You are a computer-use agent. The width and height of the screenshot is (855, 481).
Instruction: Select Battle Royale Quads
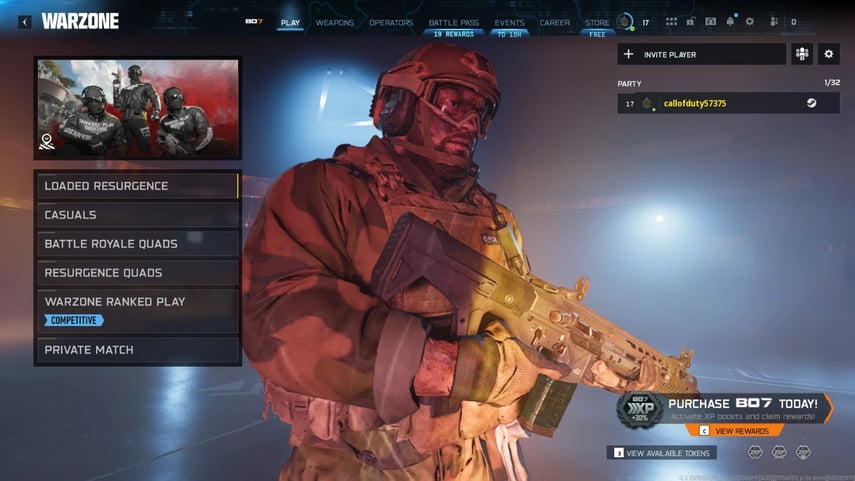pos(138,244)
